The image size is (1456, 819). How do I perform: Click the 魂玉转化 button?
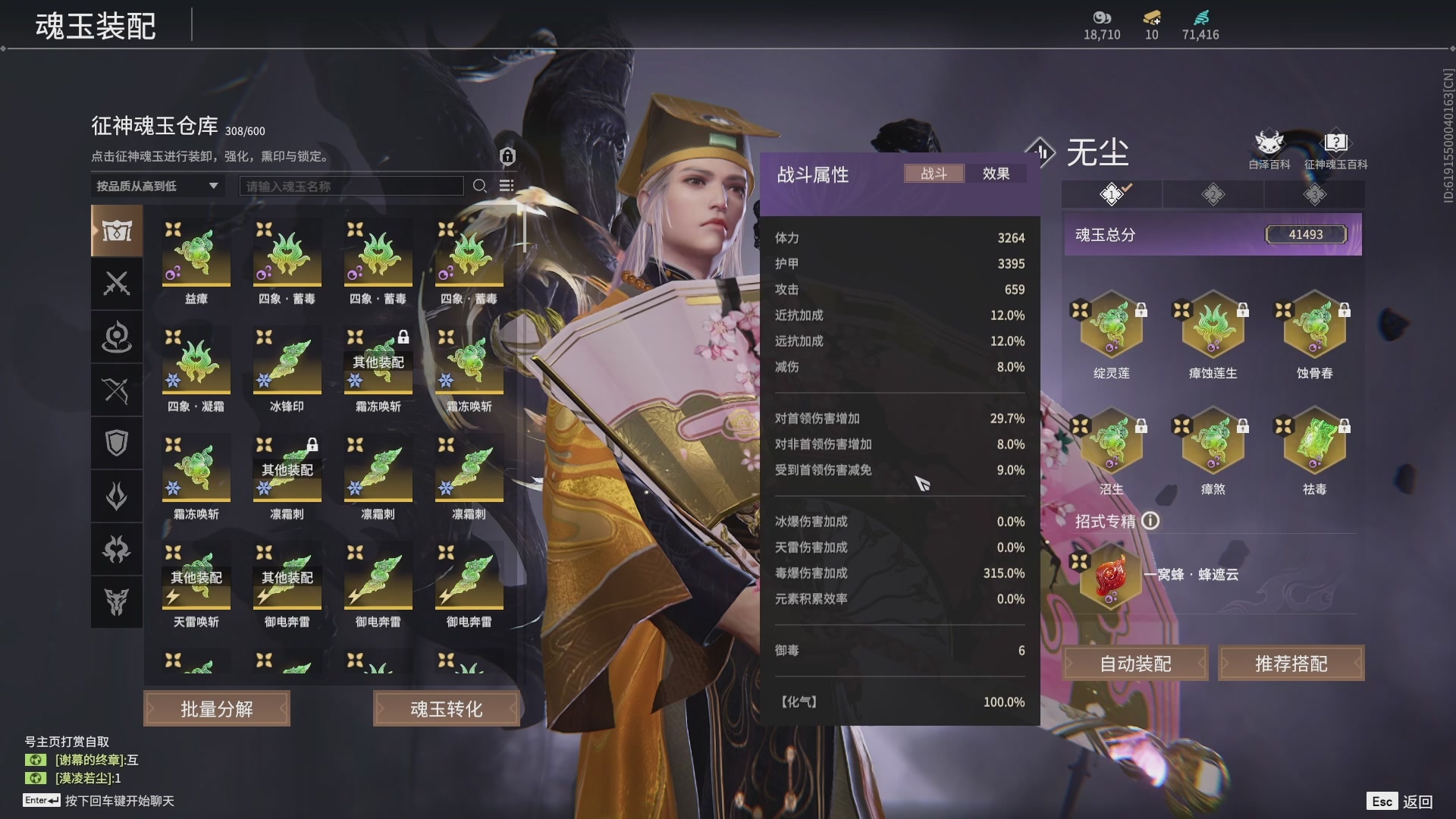[446, 708]
